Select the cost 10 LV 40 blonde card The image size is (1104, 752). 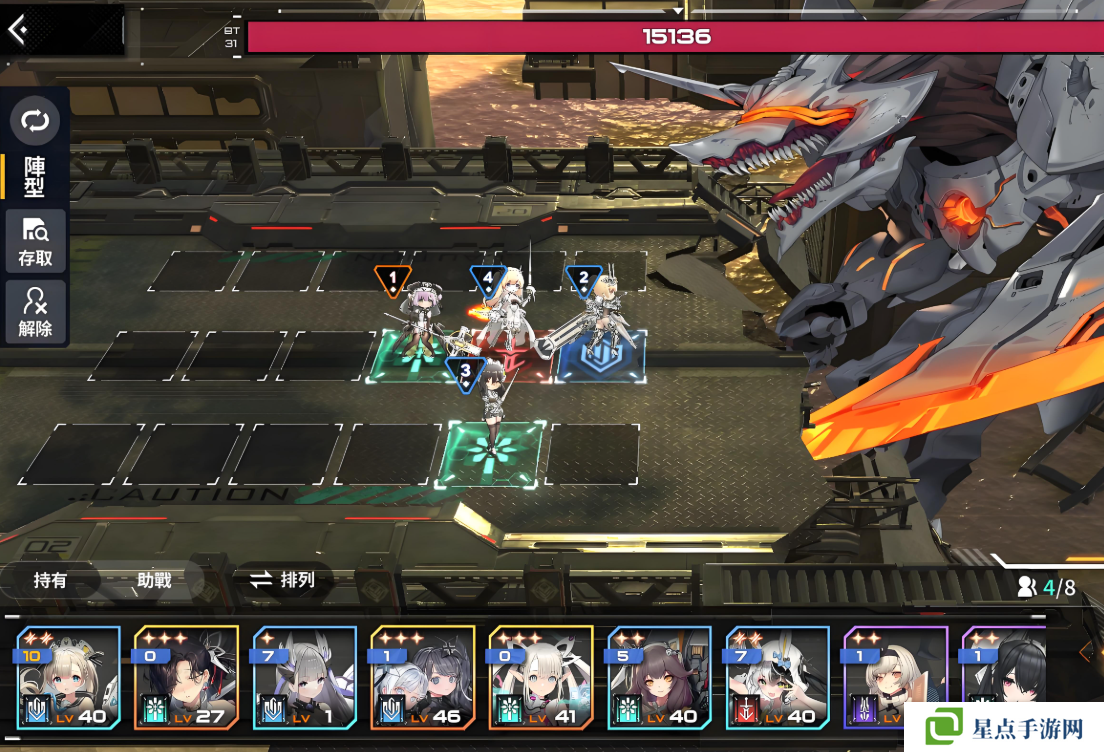click(68, 677)
